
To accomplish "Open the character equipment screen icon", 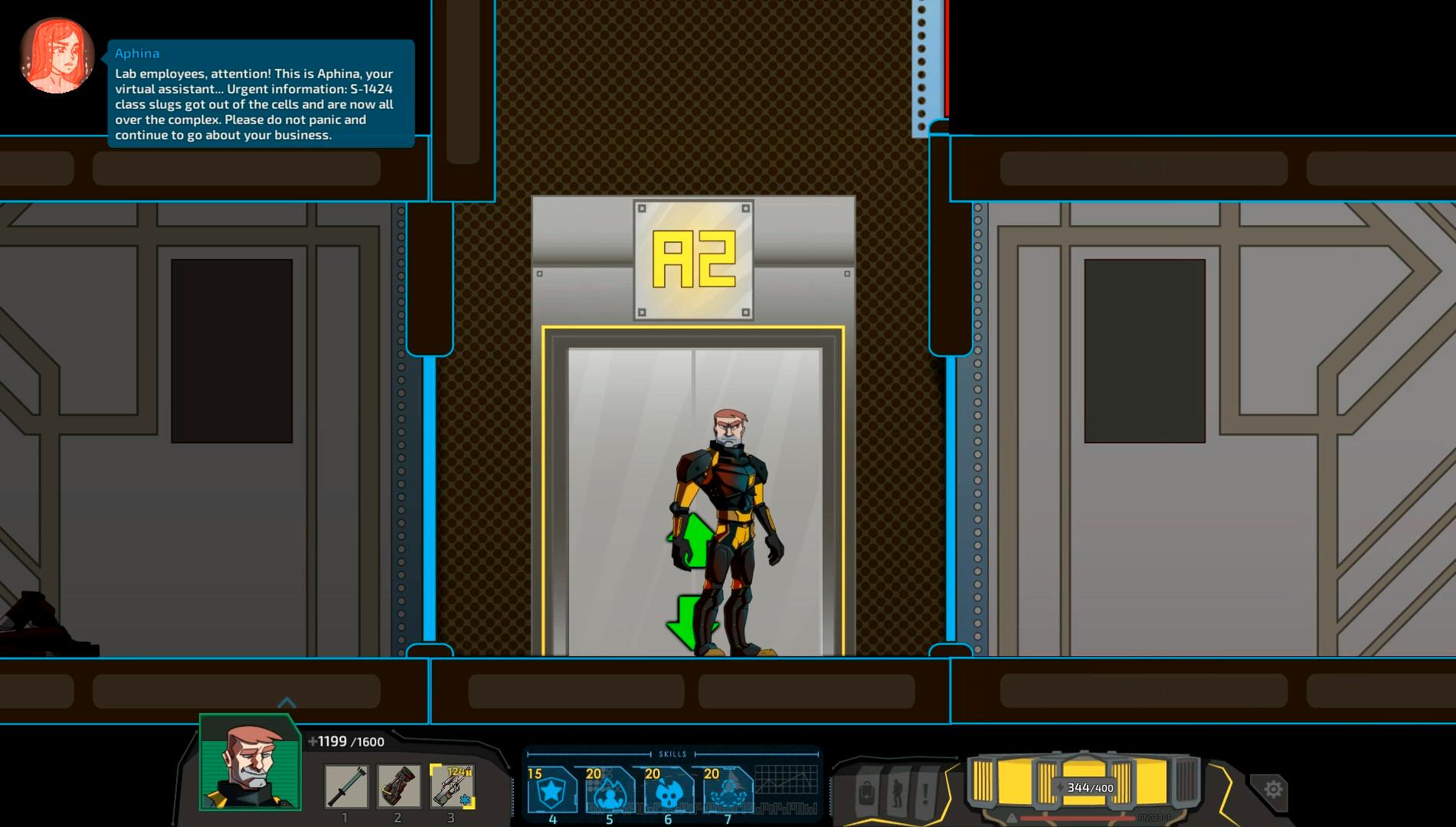I will (896, 793).
